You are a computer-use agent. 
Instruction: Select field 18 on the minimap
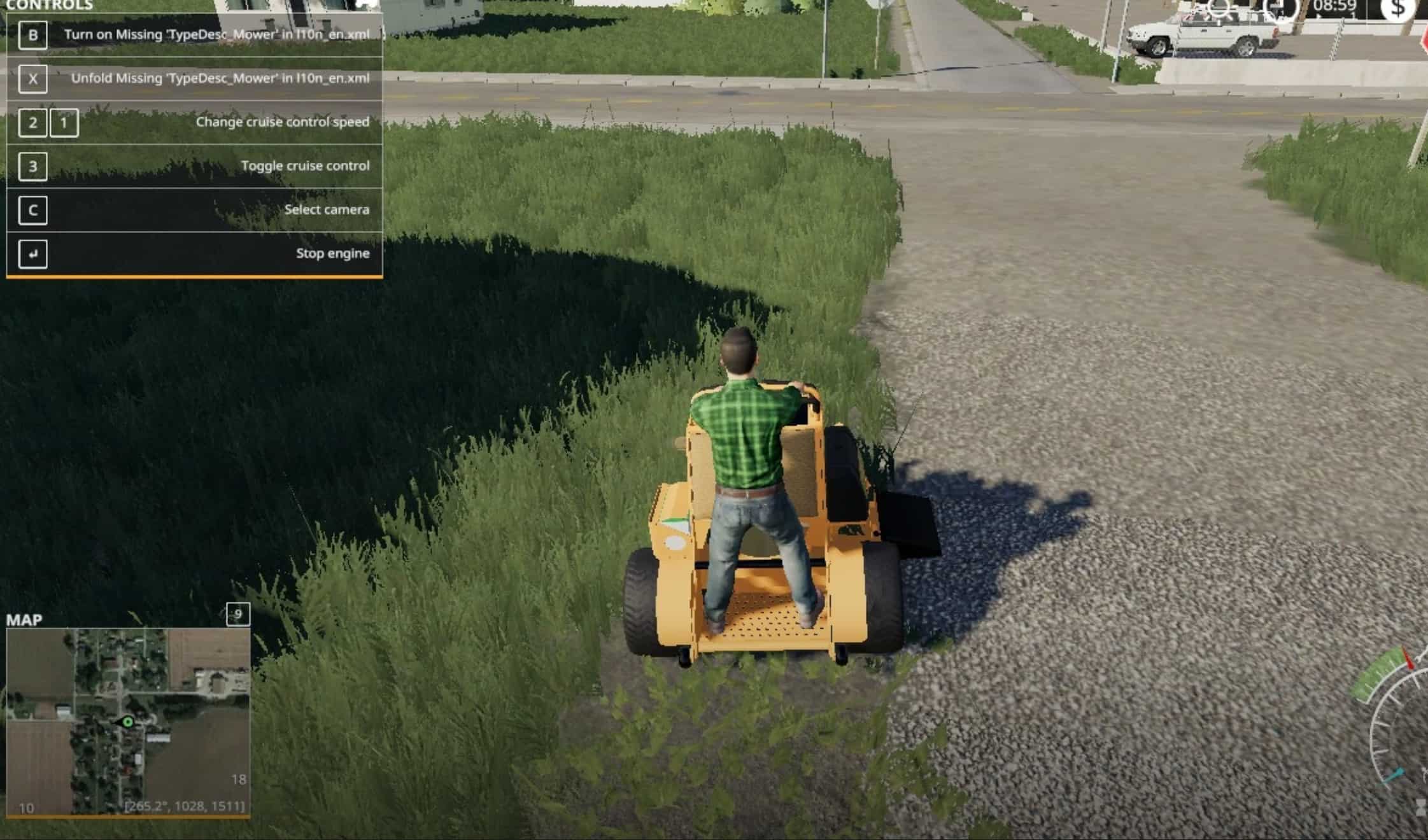(238, 779)
